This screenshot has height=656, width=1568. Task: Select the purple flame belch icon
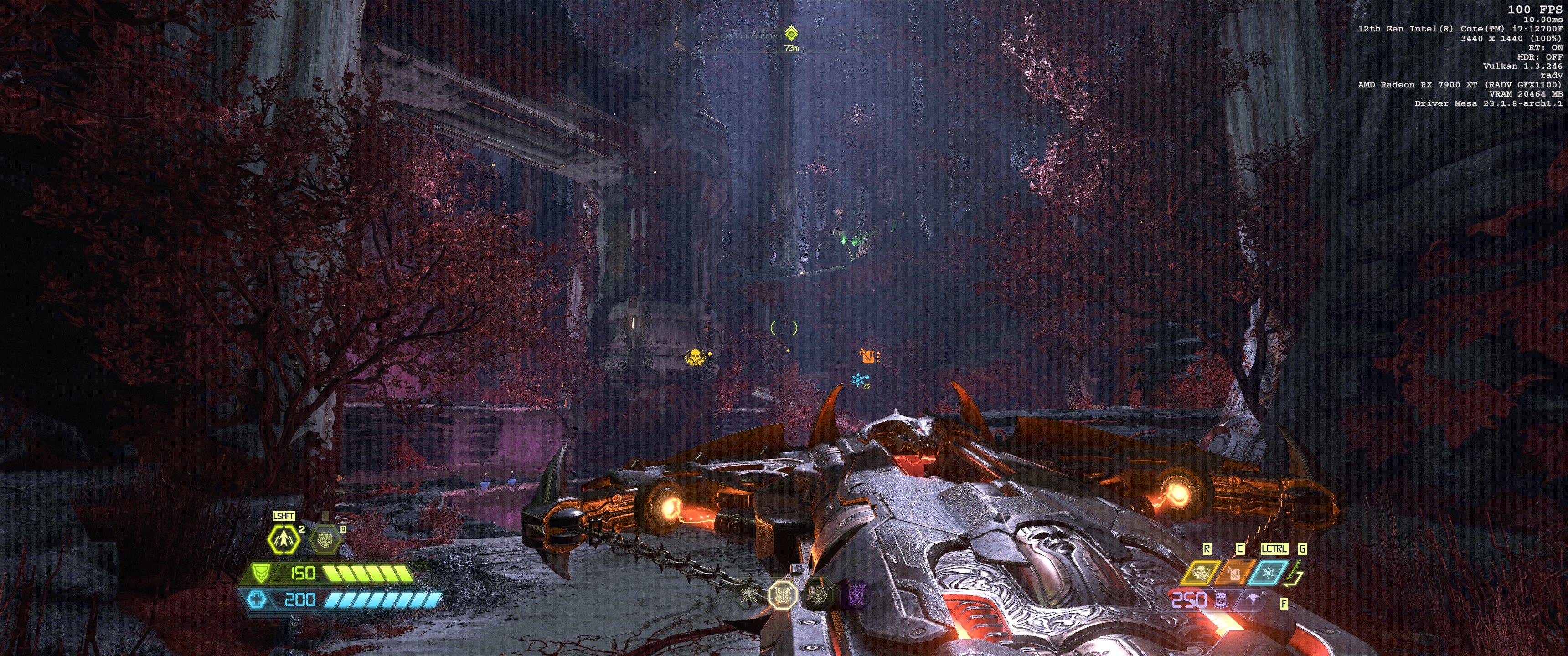tap(1253, 600)
